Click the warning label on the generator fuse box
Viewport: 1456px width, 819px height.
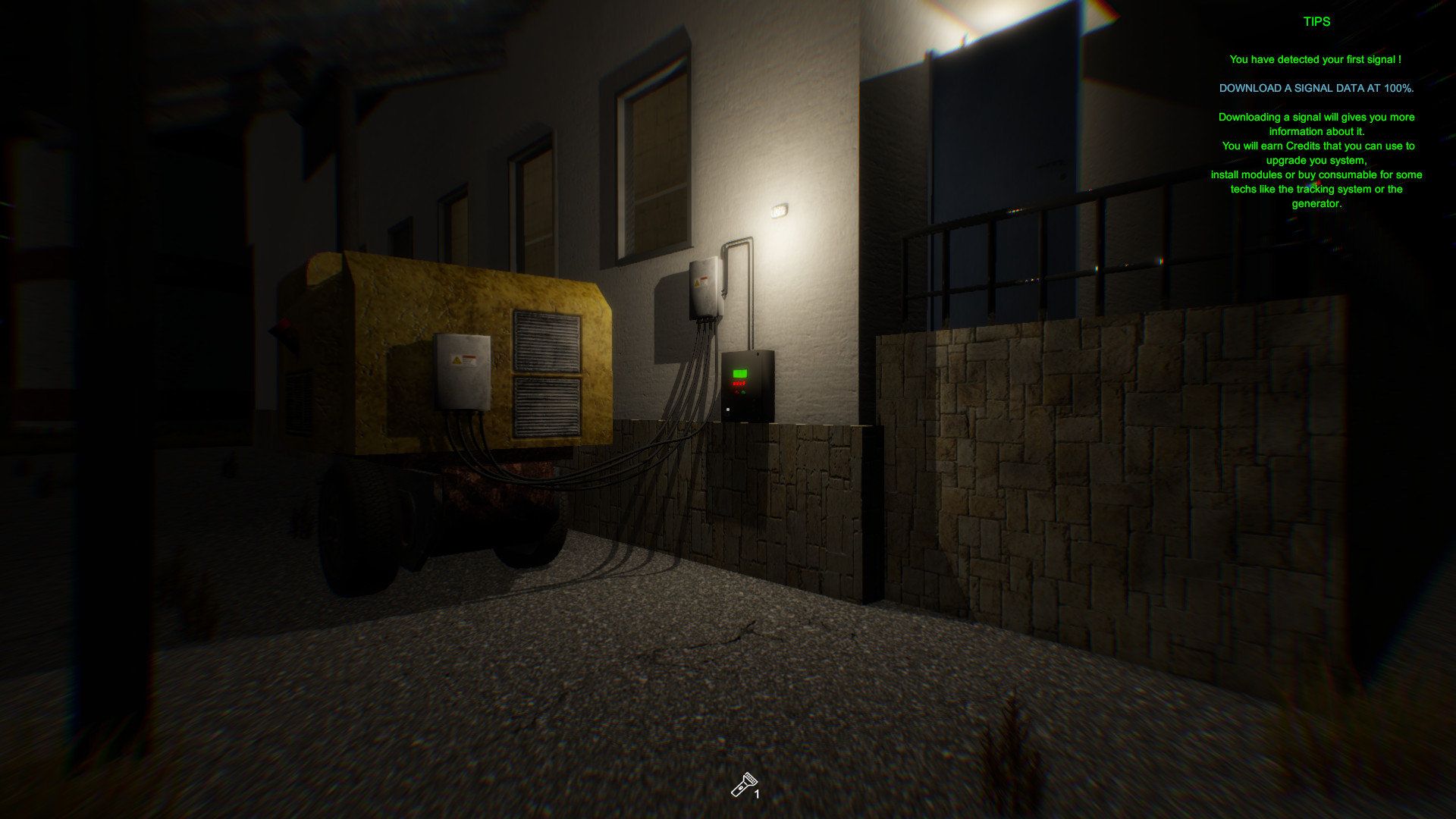coord(463,362)
